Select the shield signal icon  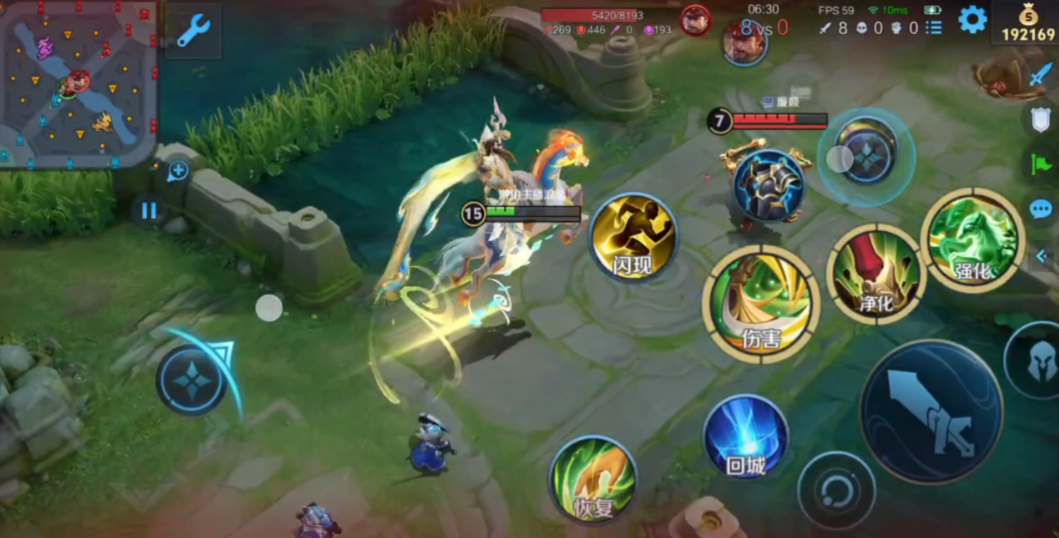coord(1041,119)
